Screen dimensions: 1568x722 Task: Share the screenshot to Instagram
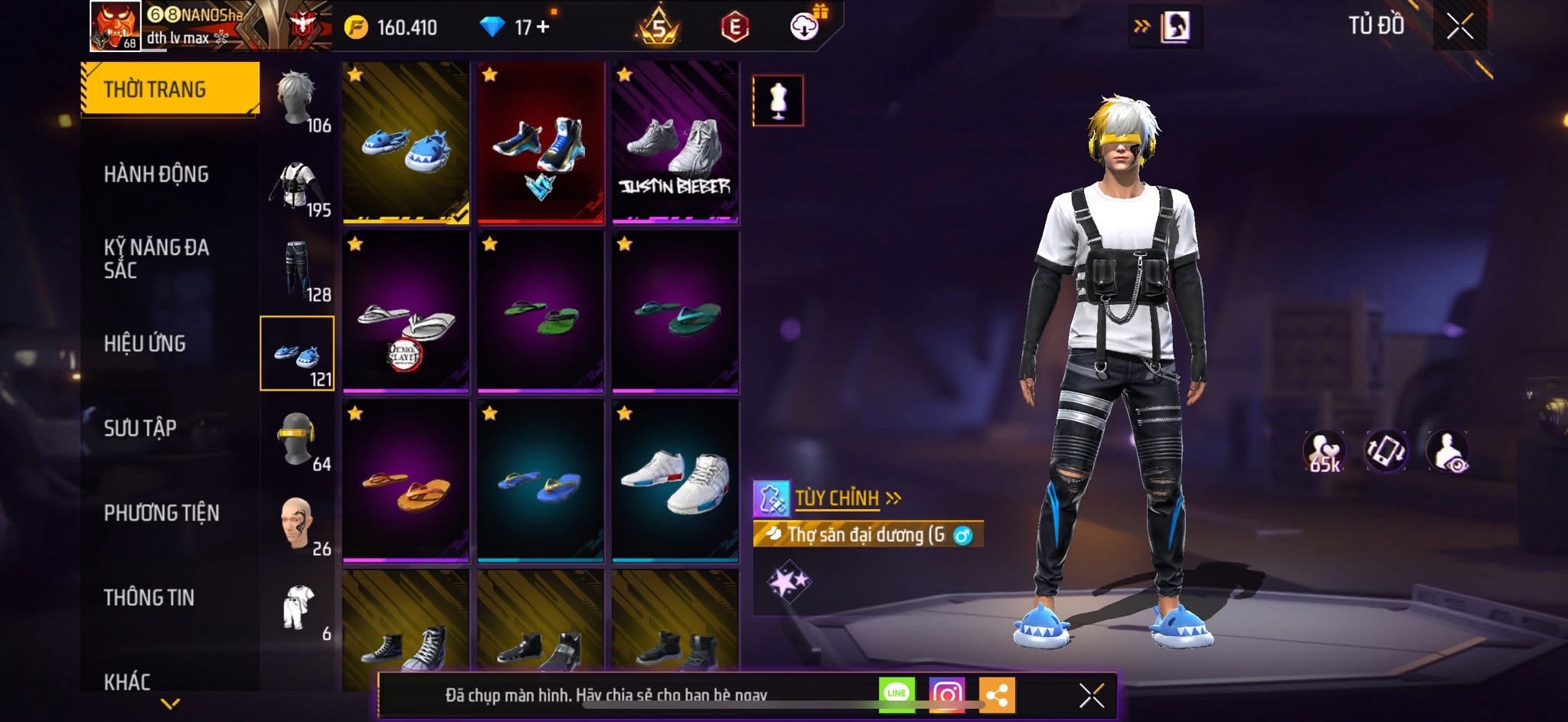[x=946, y=695]
